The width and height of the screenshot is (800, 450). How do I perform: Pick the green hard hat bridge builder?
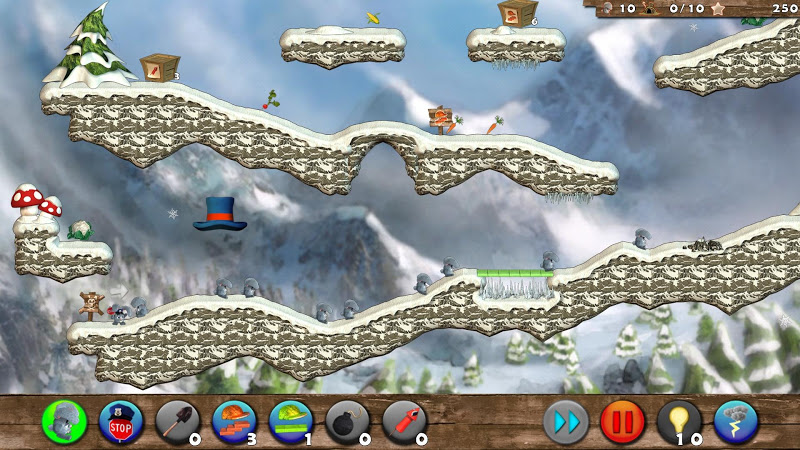pos(291,422)
